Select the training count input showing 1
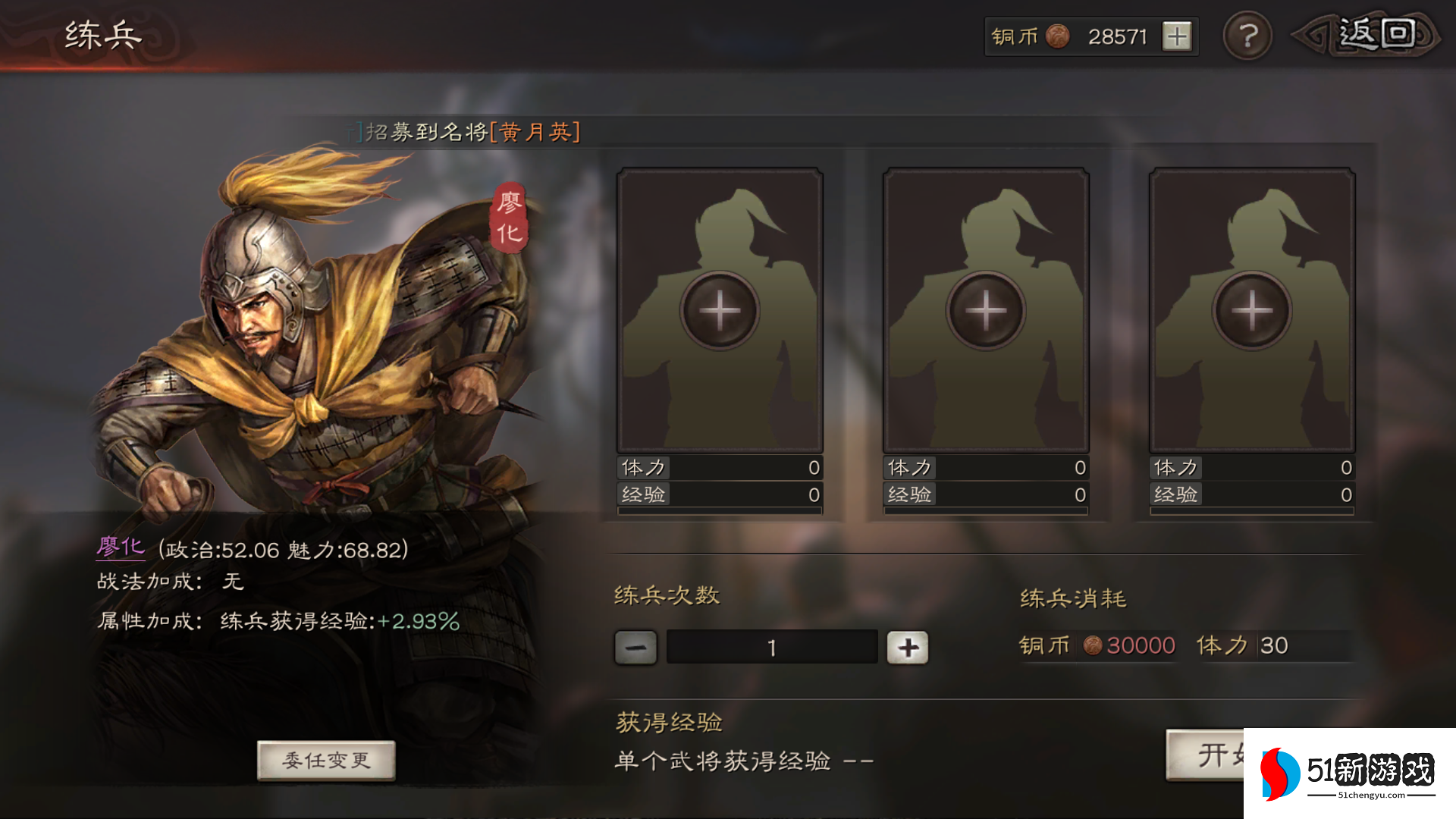This screenshot has width=1456, height=819. [770, 647]
